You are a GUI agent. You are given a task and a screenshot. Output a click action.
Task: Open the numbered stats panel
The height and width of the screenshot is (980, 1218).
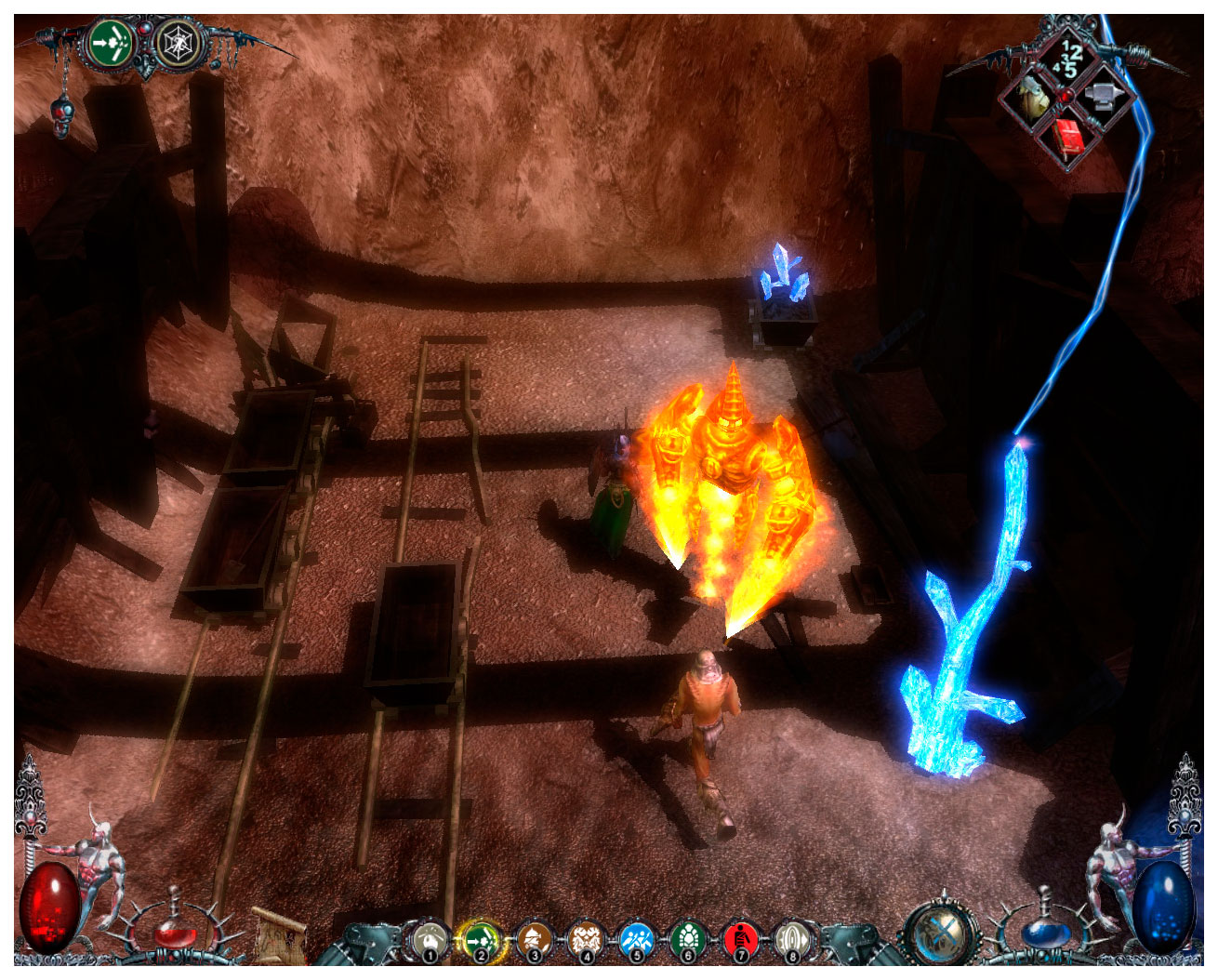1067,60
